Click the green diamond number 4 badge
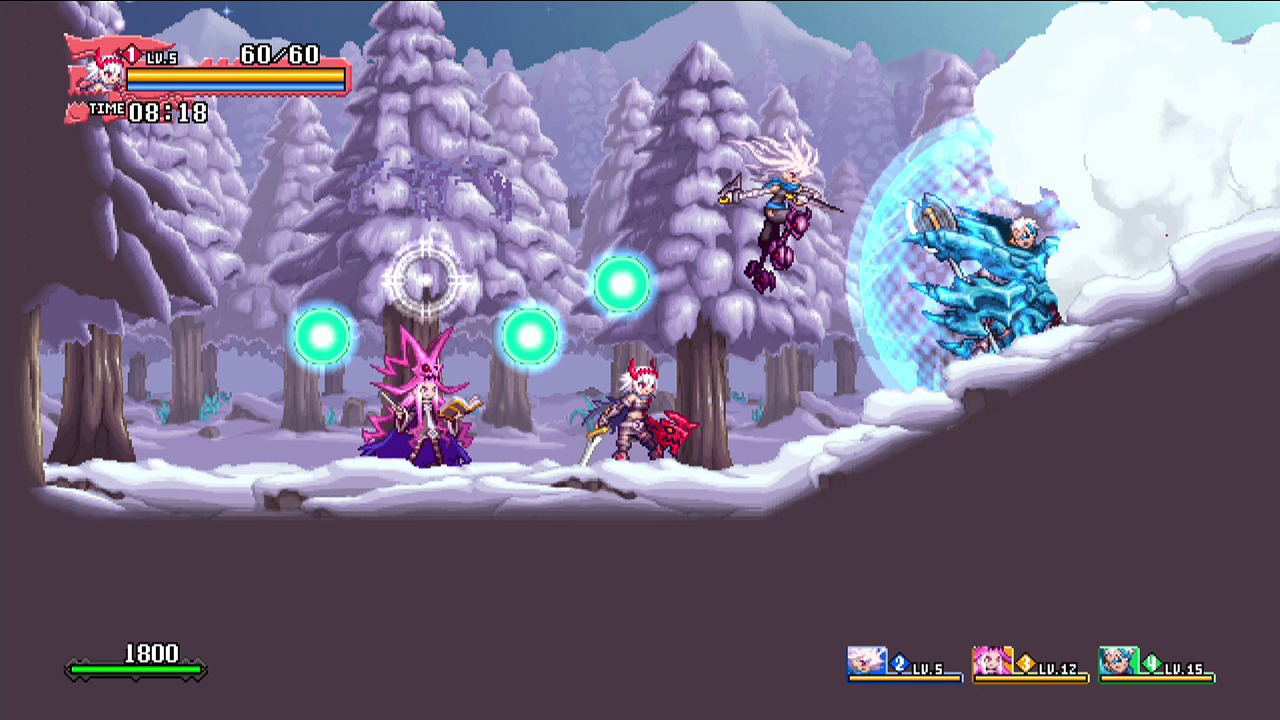The image size is (1280, 720). pyautogui.click(x=1152, y=661)
